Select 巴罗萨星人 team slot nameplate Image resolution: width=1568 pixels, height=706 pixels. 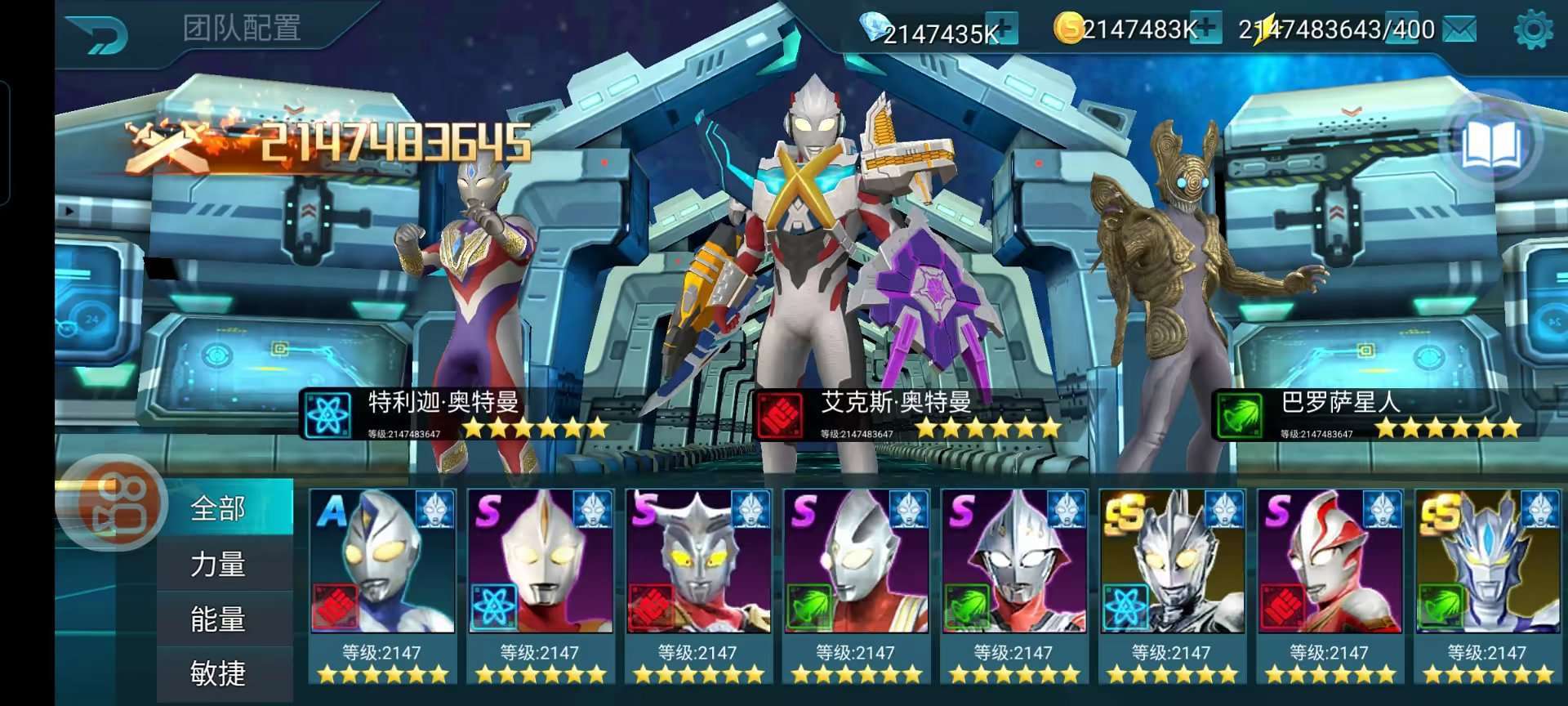(x=1370, y=414)
